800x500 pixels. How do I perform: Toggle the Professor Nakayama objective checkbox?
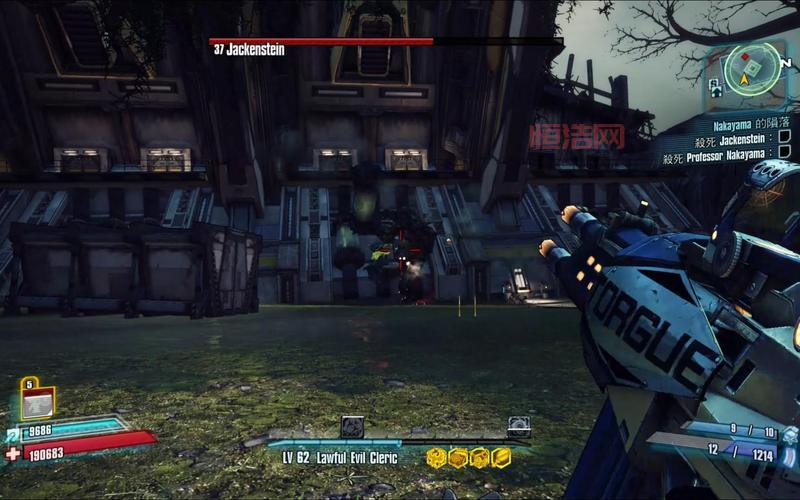pos(784,156)
